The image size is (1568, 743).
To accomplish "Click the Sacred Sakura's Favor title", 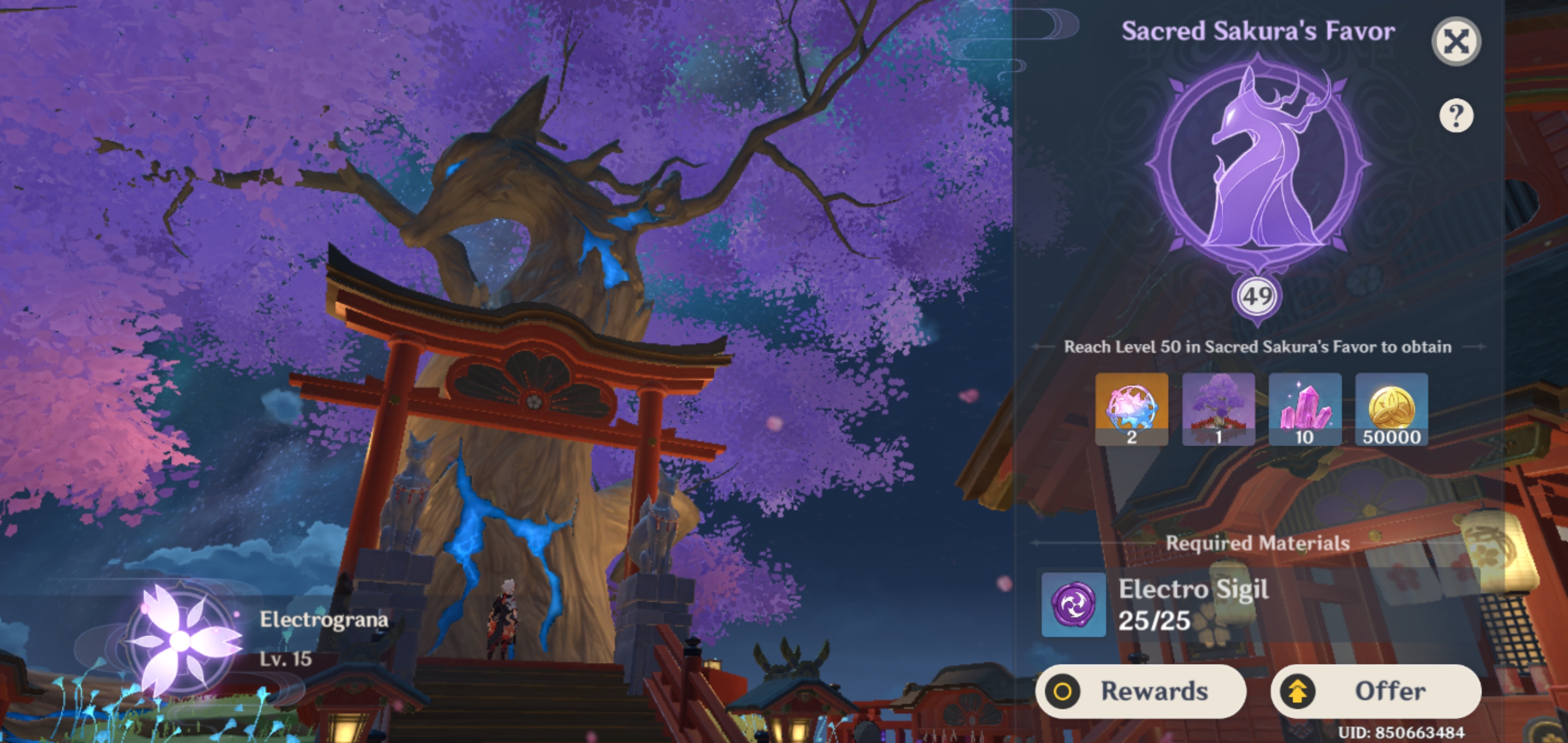I will tap(1256, 30).
